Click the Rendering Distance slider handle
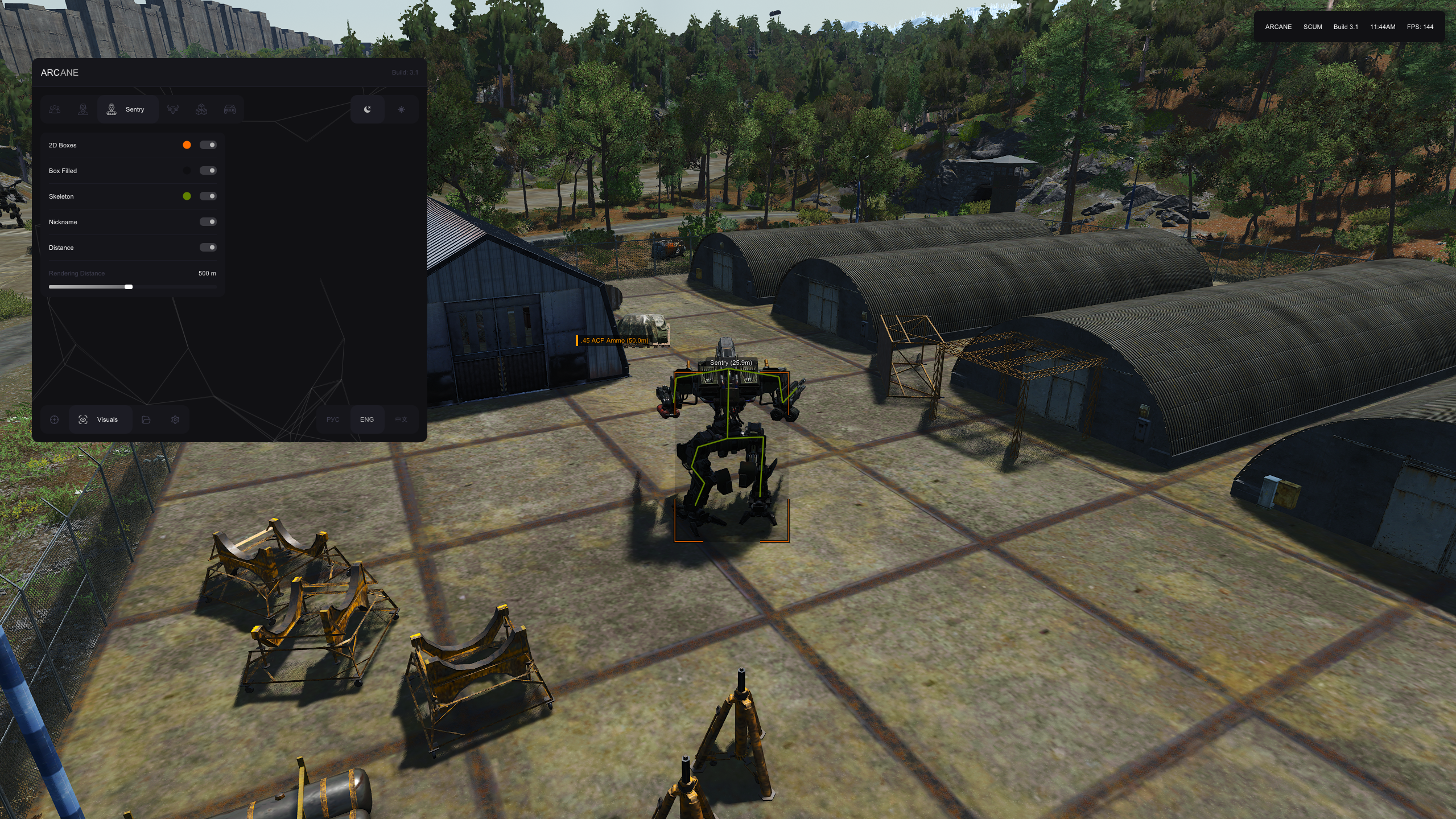This screenshot has height=819, width=1456. tap(129, 287)
